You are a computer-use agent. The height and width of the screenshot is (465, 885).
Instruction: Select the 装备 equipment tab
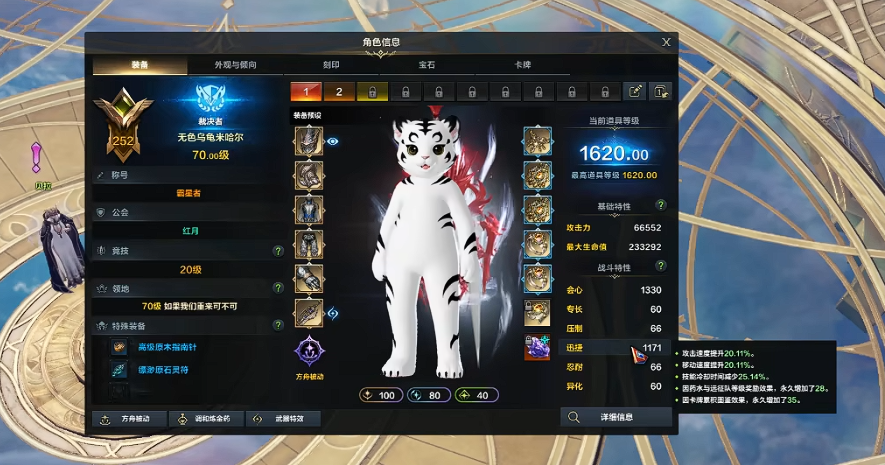(140, 65)
